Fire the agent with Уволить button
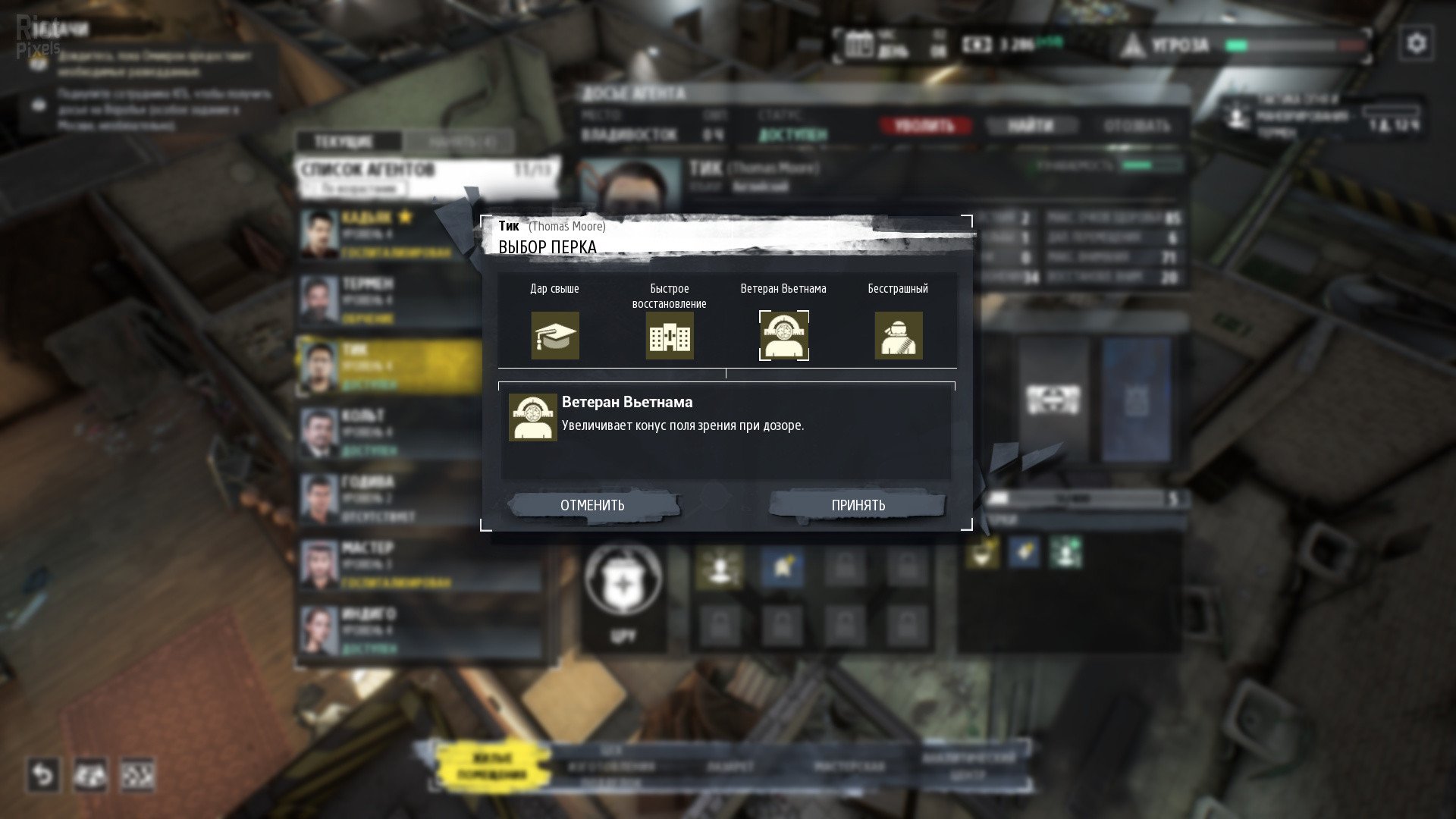This screenshot has height=819, width=1456. pyautogui.click(x=924, y=126)
